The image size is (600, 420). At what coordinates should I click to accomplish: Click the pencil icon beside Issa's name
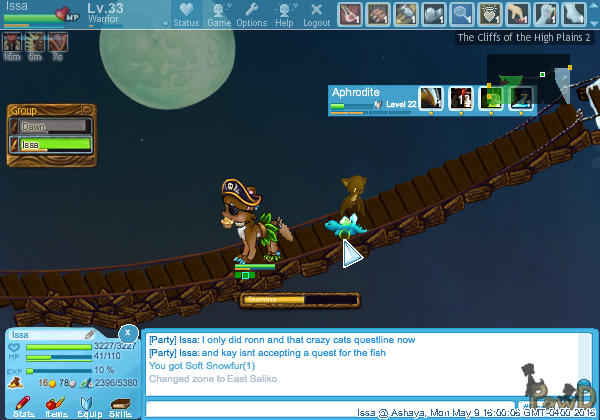88,334
